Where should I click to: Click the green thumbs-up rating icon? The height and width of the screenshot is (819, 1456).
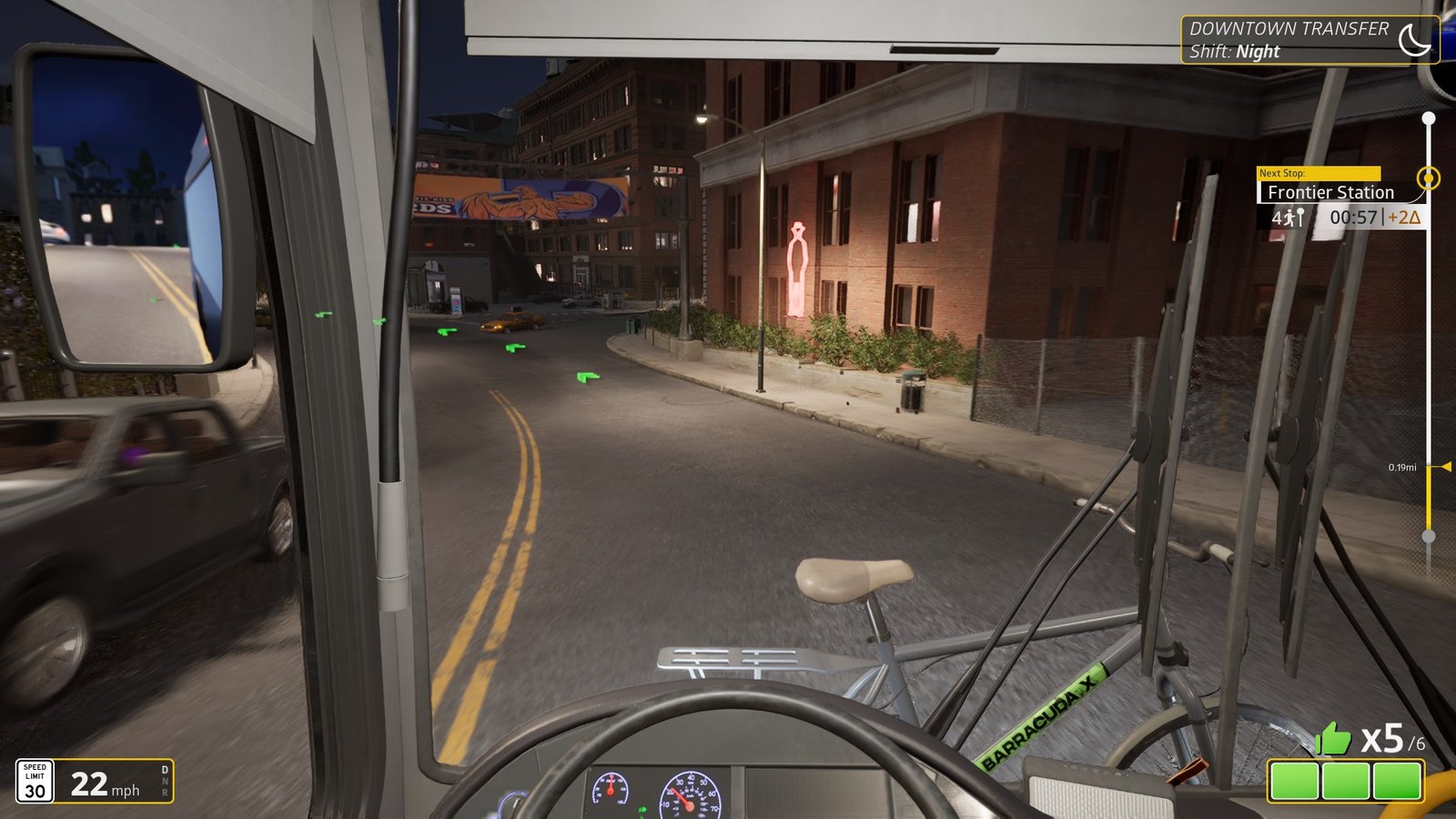pyautogui.click(x=1333, y=739)
